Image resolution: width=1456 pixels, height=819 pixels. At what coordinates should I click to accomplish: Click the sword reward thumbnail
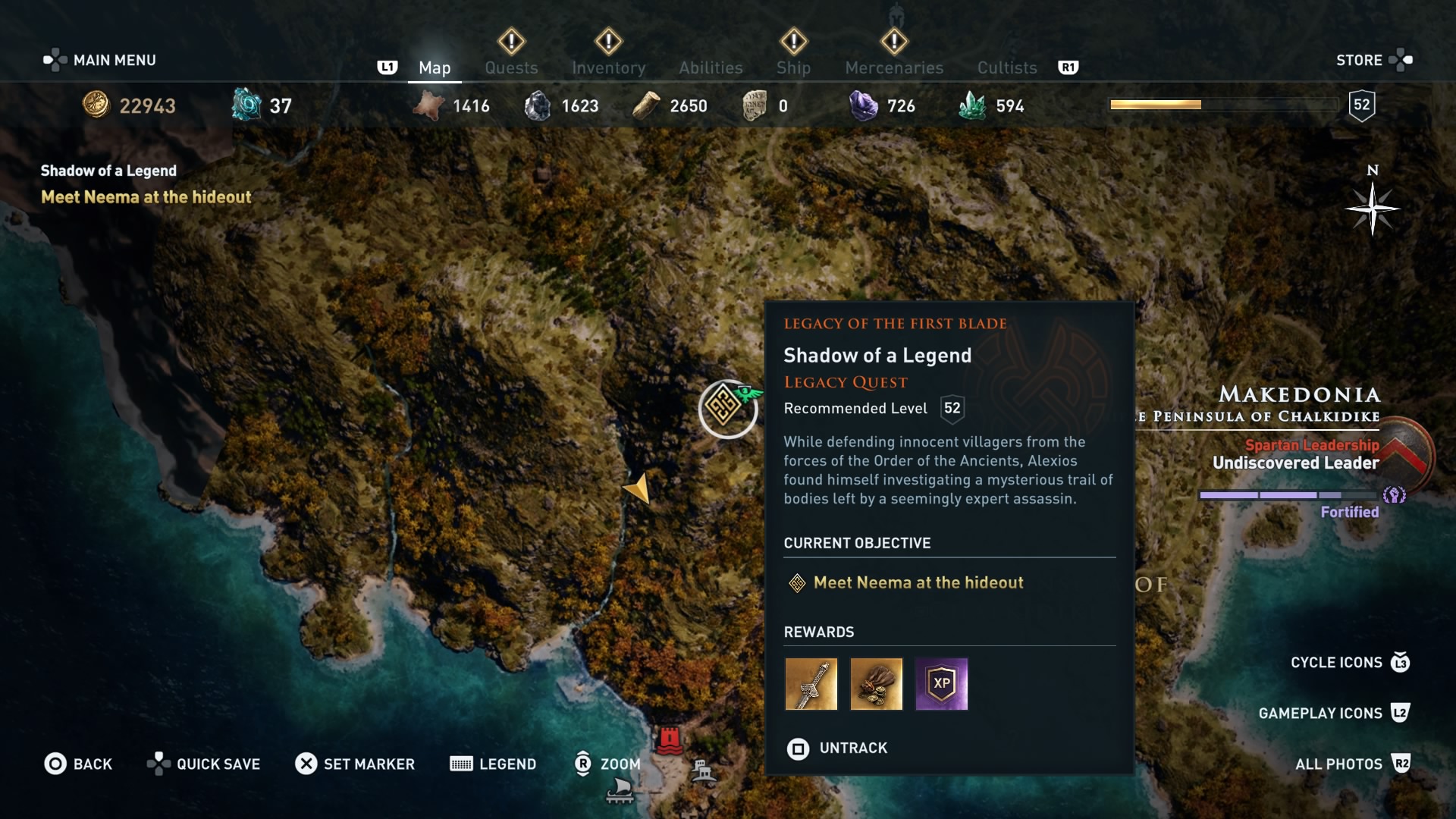812,684
